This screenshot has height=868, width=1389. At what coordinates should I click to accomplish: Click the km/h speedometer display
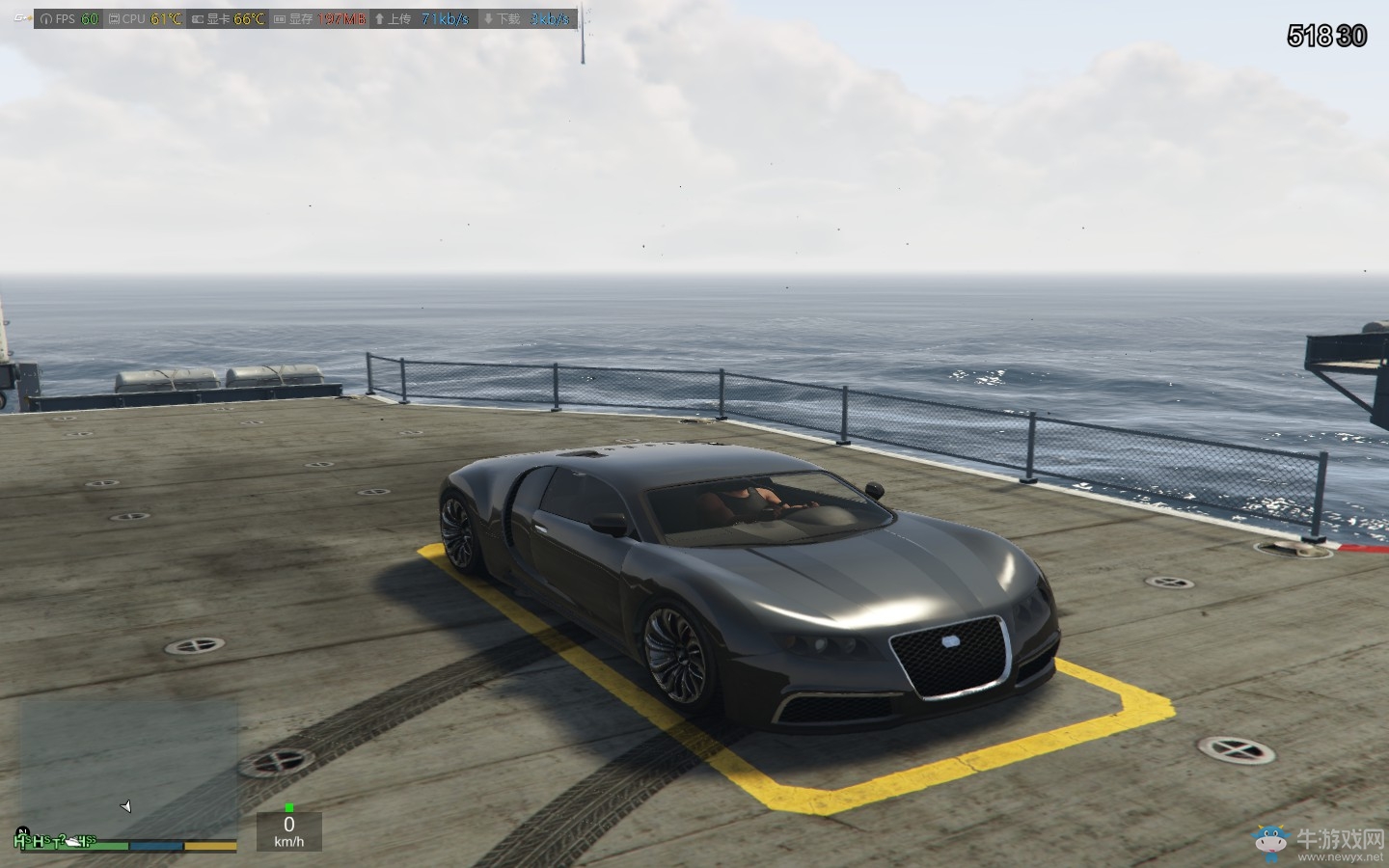[289, 836]
